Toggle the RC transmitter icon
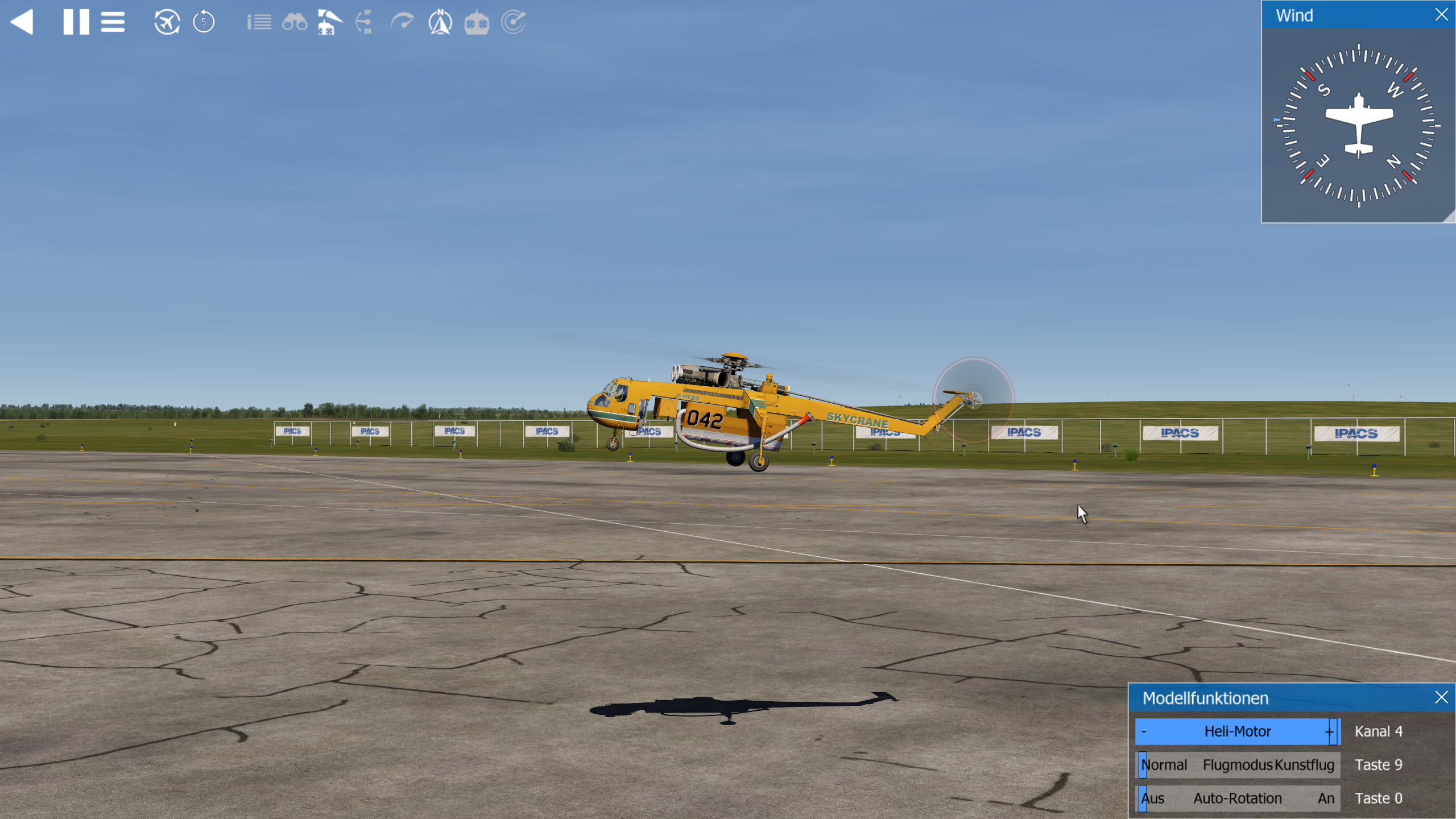 click(477, 22)
